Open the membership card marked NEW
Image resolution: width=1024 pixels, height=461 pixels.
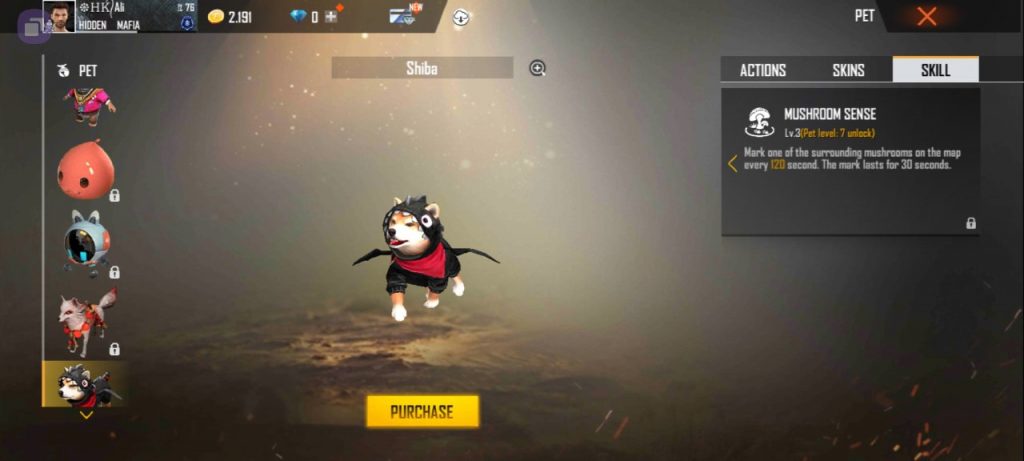[404, 16]
